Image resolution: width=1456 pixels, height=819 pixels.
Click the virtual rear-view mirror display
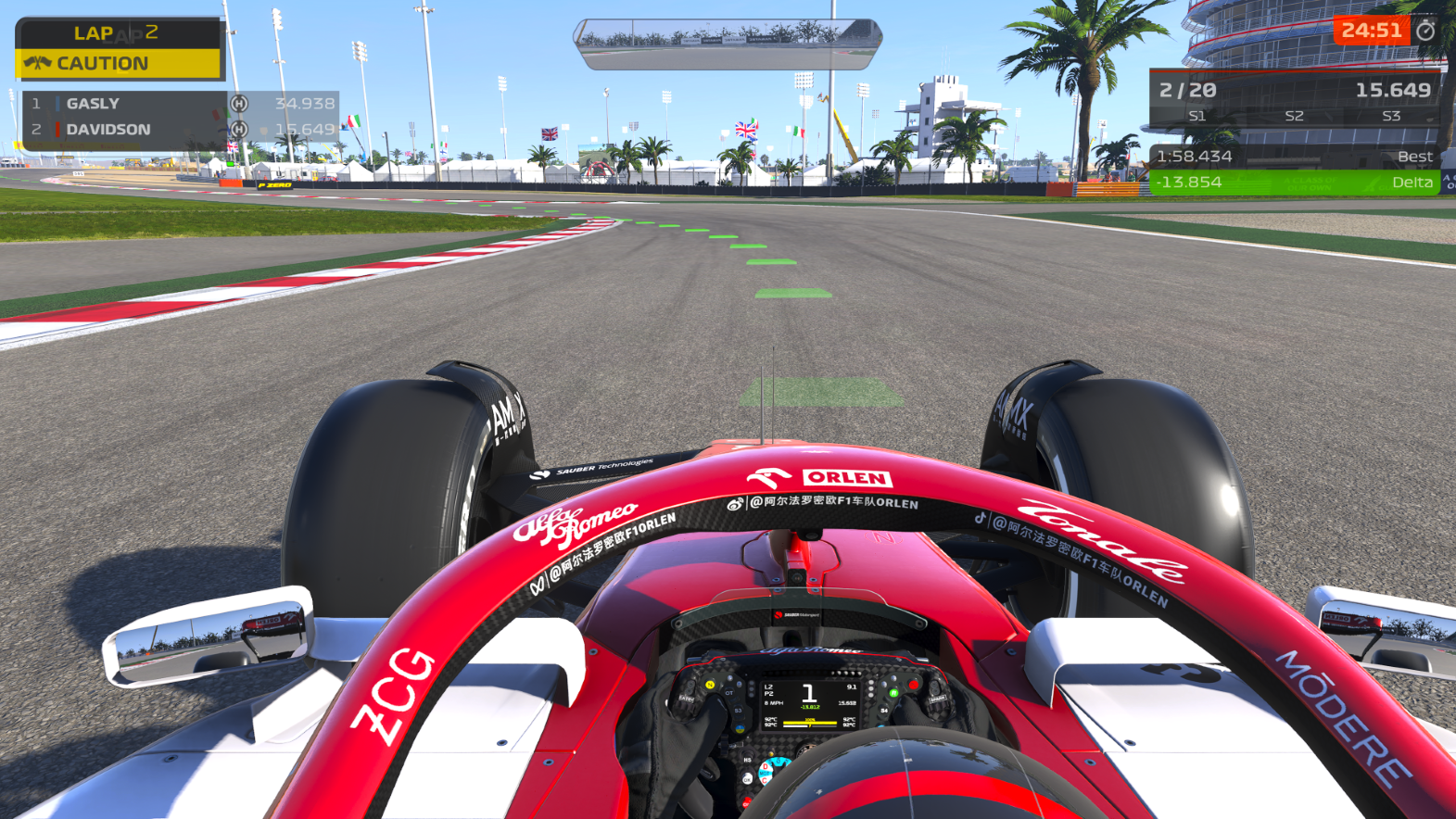pos(728,44)
